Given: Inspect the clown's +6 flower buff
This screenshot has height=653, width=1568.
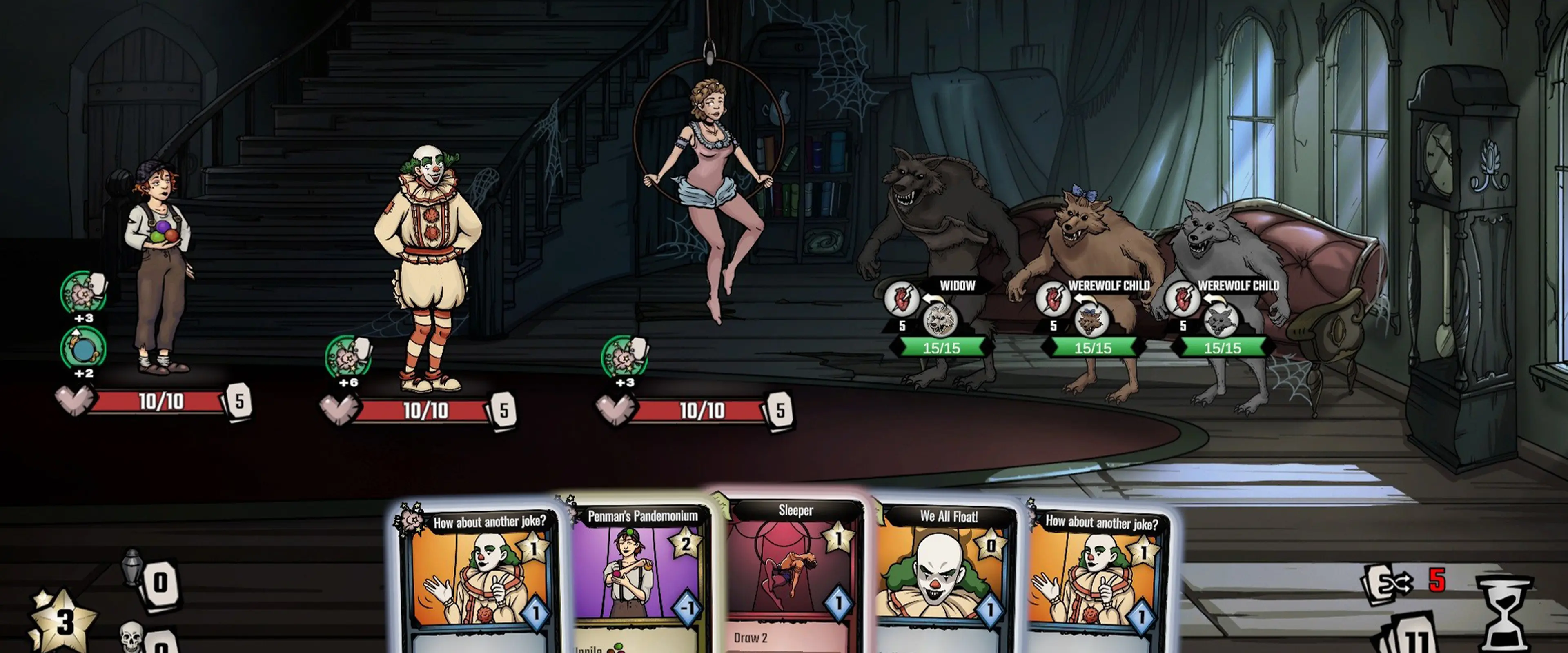Looking at the screenshot, I should (x=347, y=358).
